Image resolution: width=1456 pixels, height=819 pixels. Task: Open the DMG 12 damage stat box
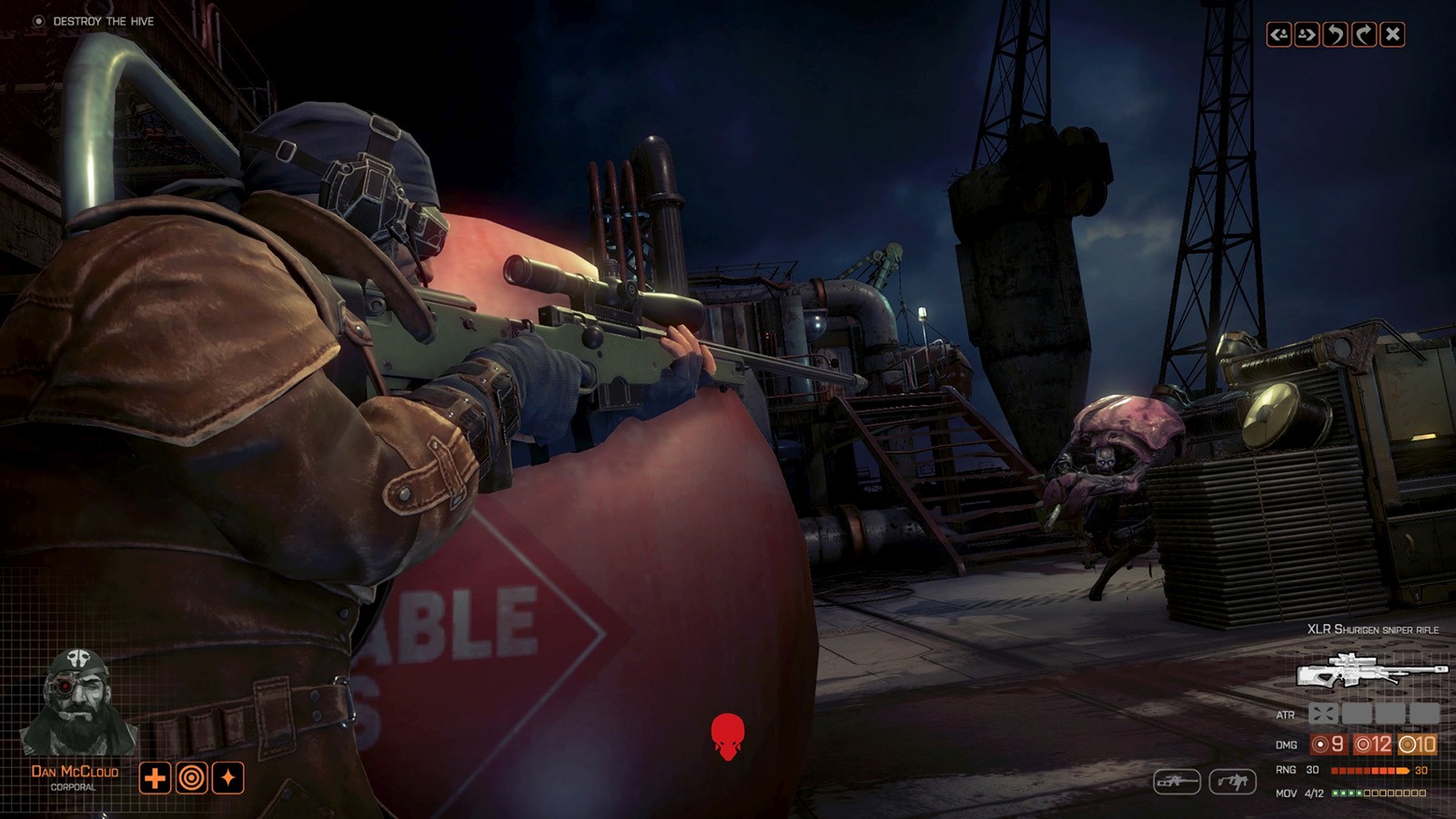[1373, 744]
